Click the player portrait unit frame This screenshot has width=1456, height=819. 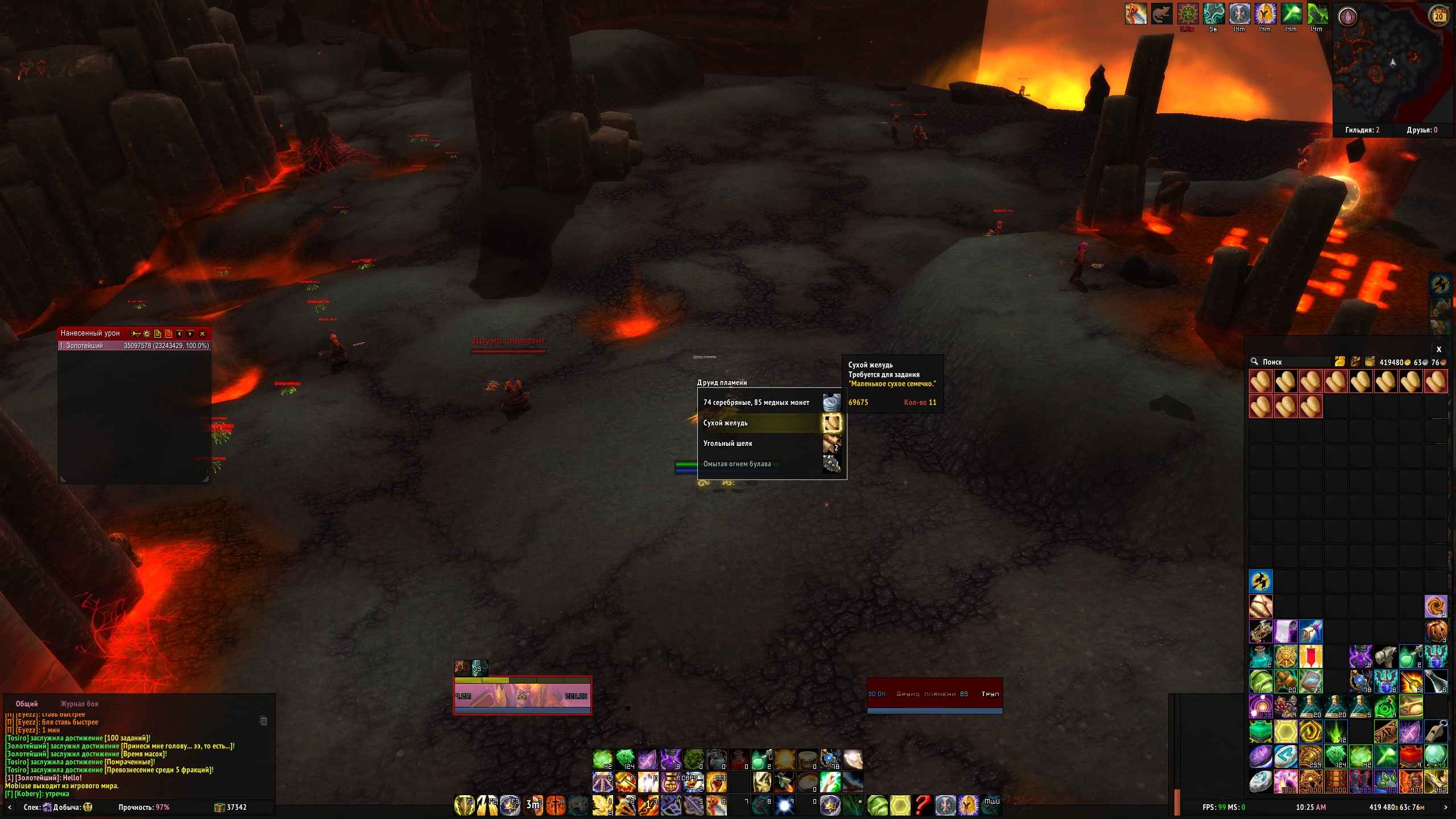(522, 695)
